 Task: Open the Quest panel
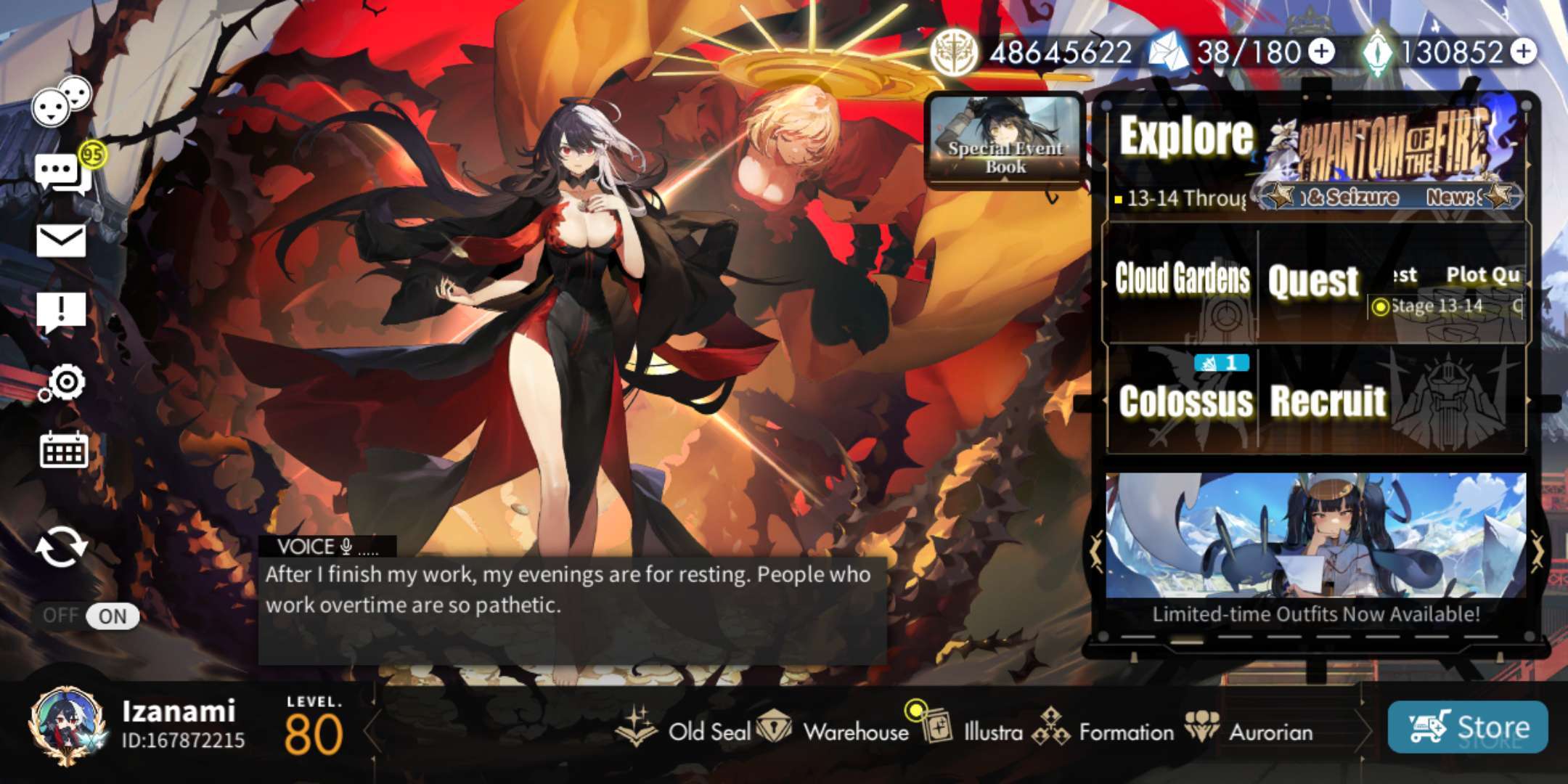(1312, 282)
